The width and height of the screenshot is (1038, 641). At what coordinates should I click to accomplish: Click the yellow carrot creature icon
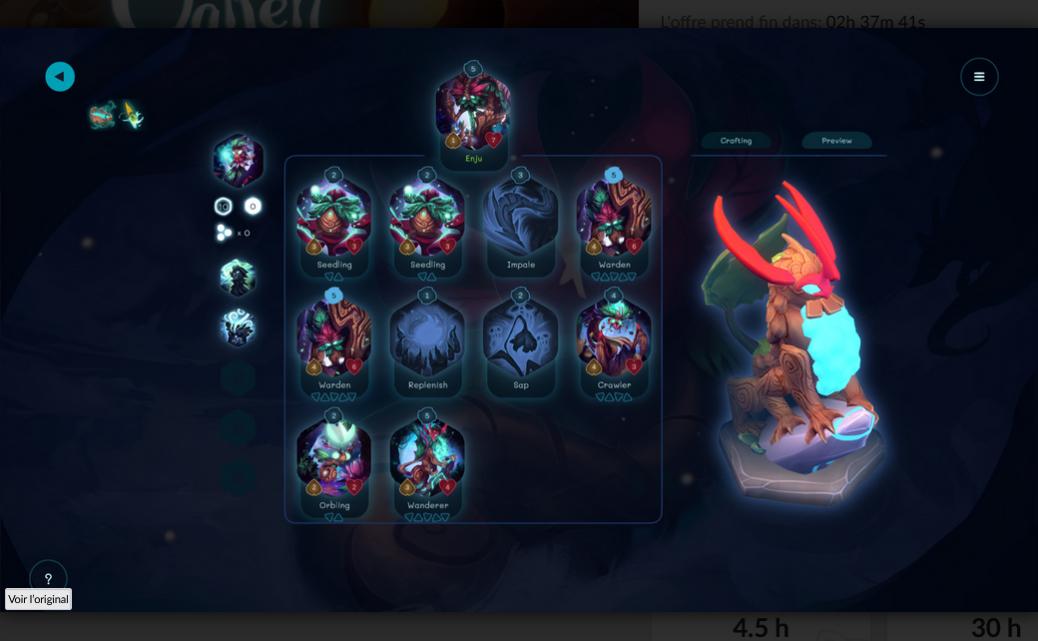(x=131, y=116)
